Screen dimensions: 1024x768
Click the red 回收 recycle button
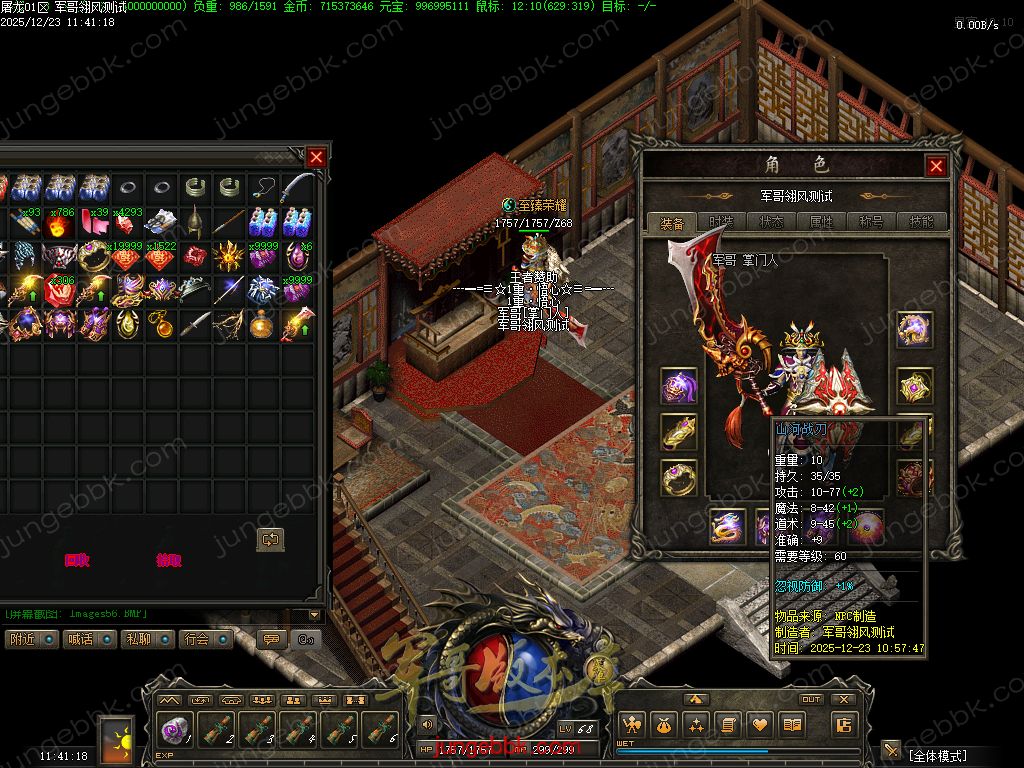click(77, 561)
